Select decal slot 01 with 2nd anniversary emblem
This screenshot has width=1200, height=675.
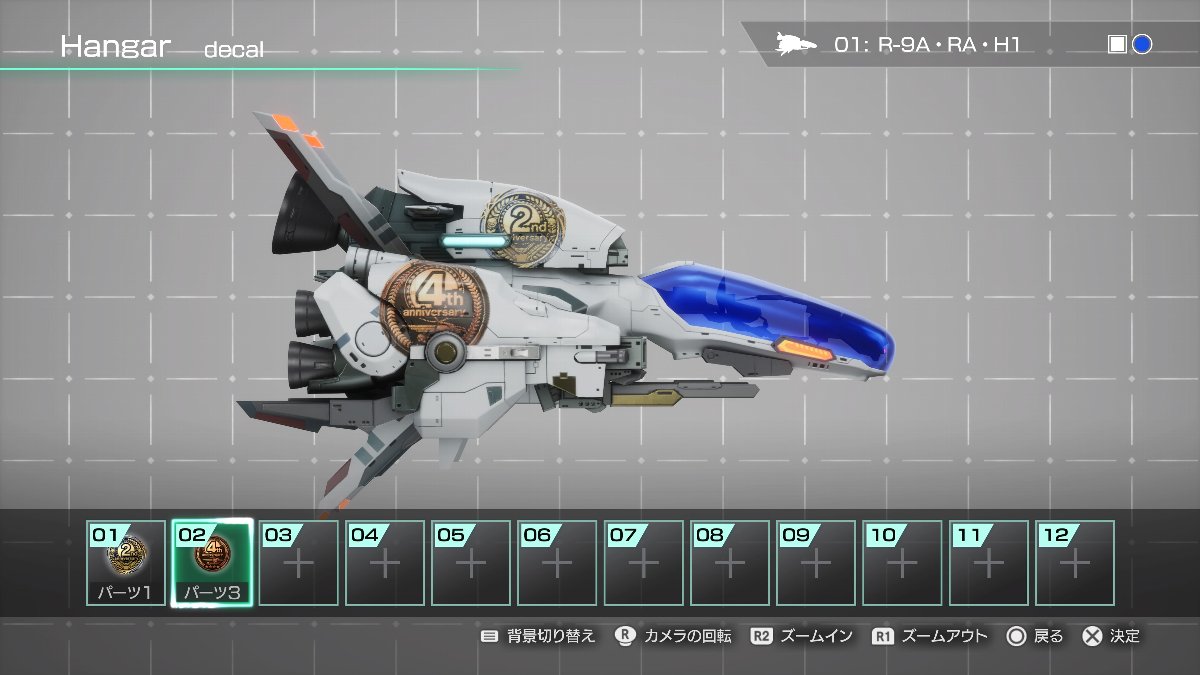point(126,563)
